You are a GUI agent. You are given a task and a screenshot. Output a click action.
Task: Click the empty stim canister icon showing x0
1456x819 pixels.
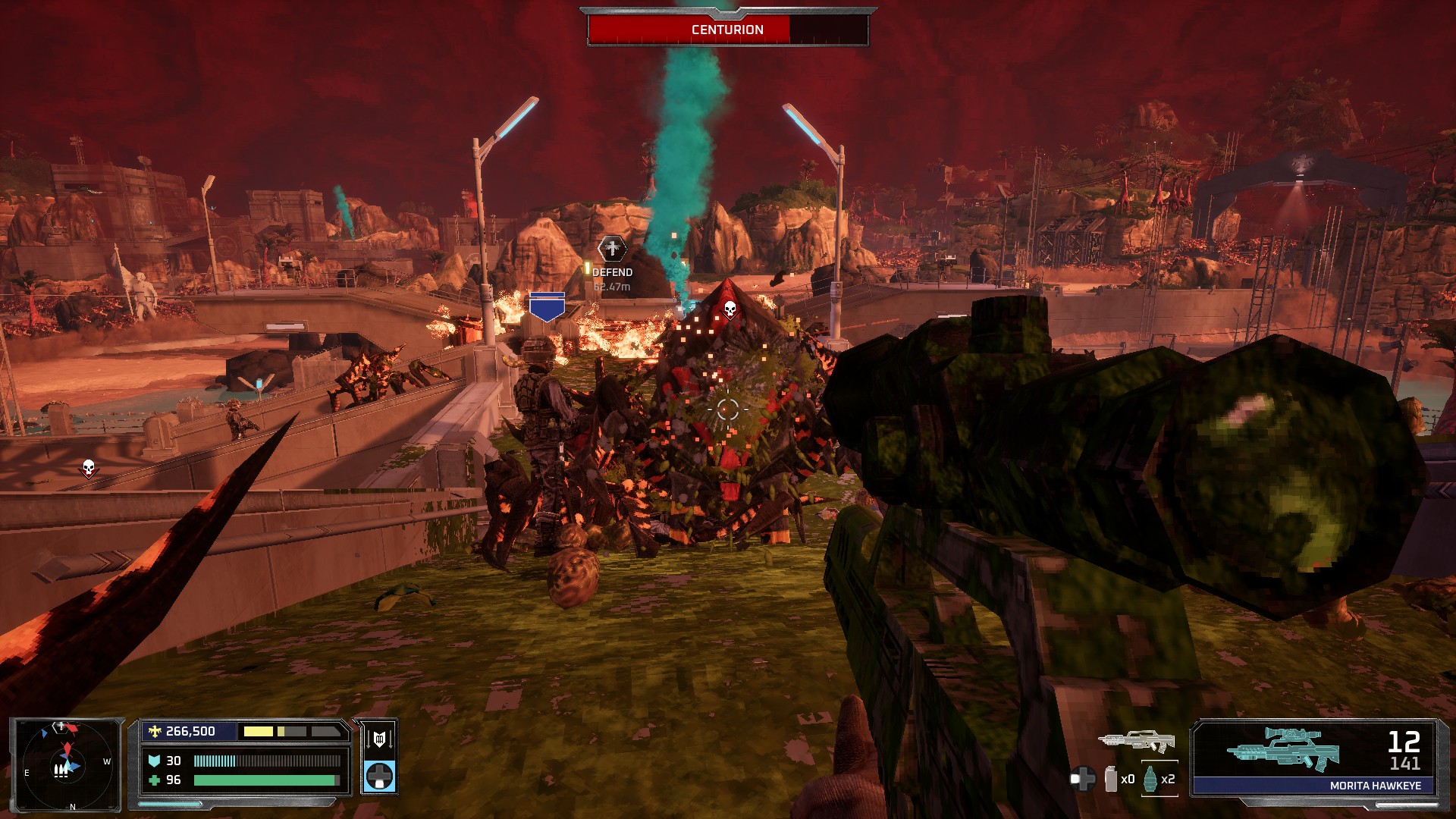1110,779
